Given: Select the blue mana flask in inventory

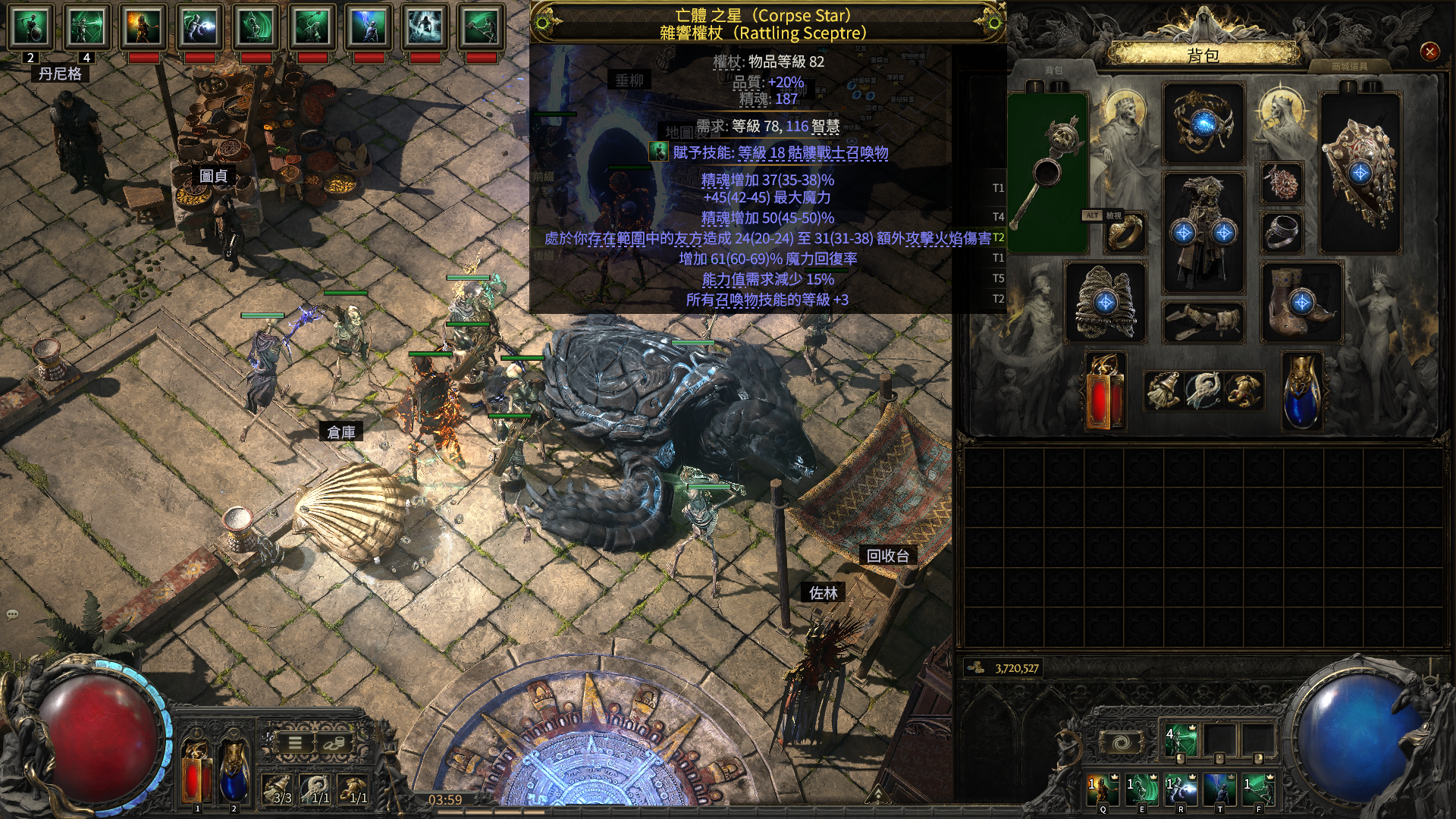Looking at the screenshot, I should tap(1301, 391).
